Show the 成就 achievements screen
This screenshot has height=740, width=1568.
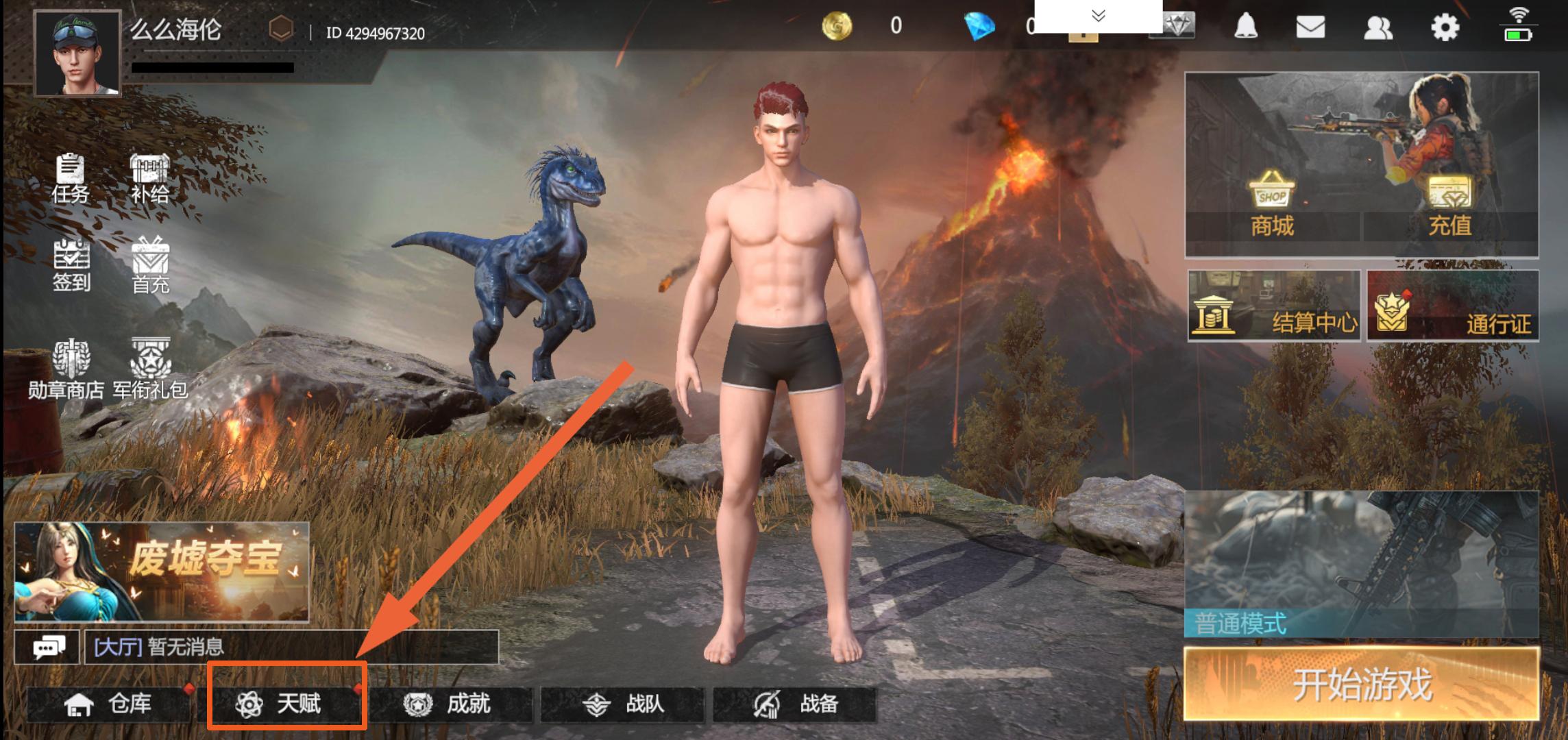tap(451, 704)
